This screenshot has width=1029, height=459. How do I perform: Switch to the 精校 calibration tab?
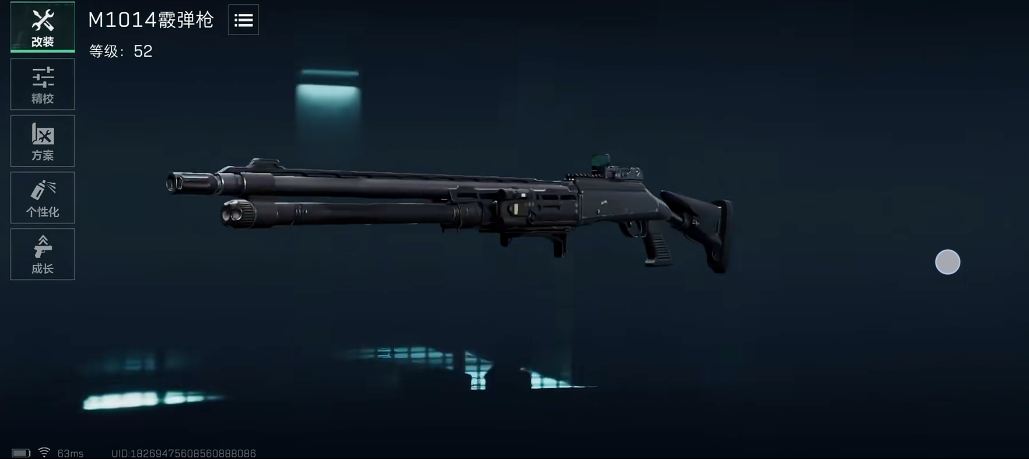pos(42,84)
